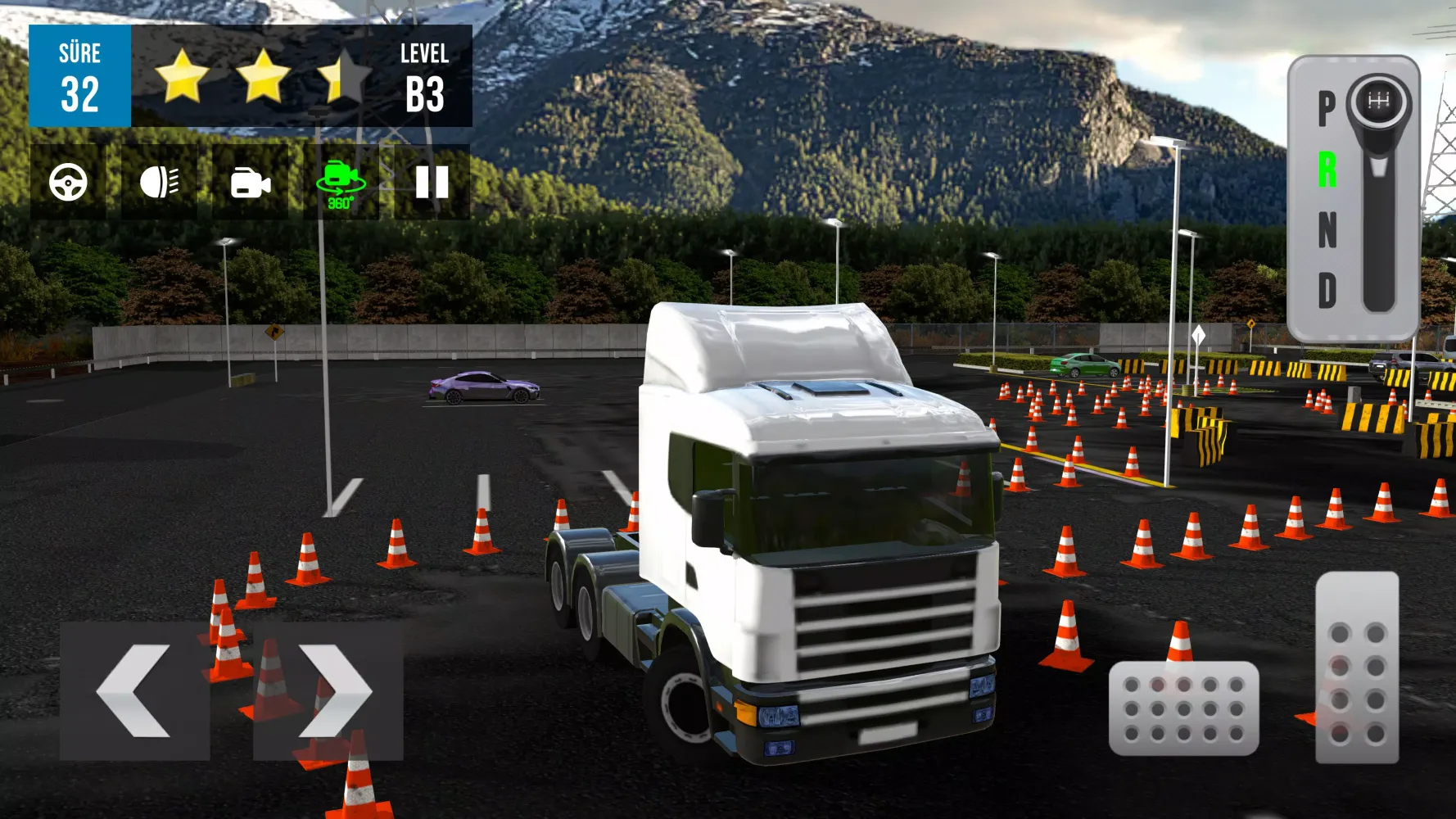Toggle the green 360° camera
This screenshot has width=1456, height=819.
[x=341, y=182]
